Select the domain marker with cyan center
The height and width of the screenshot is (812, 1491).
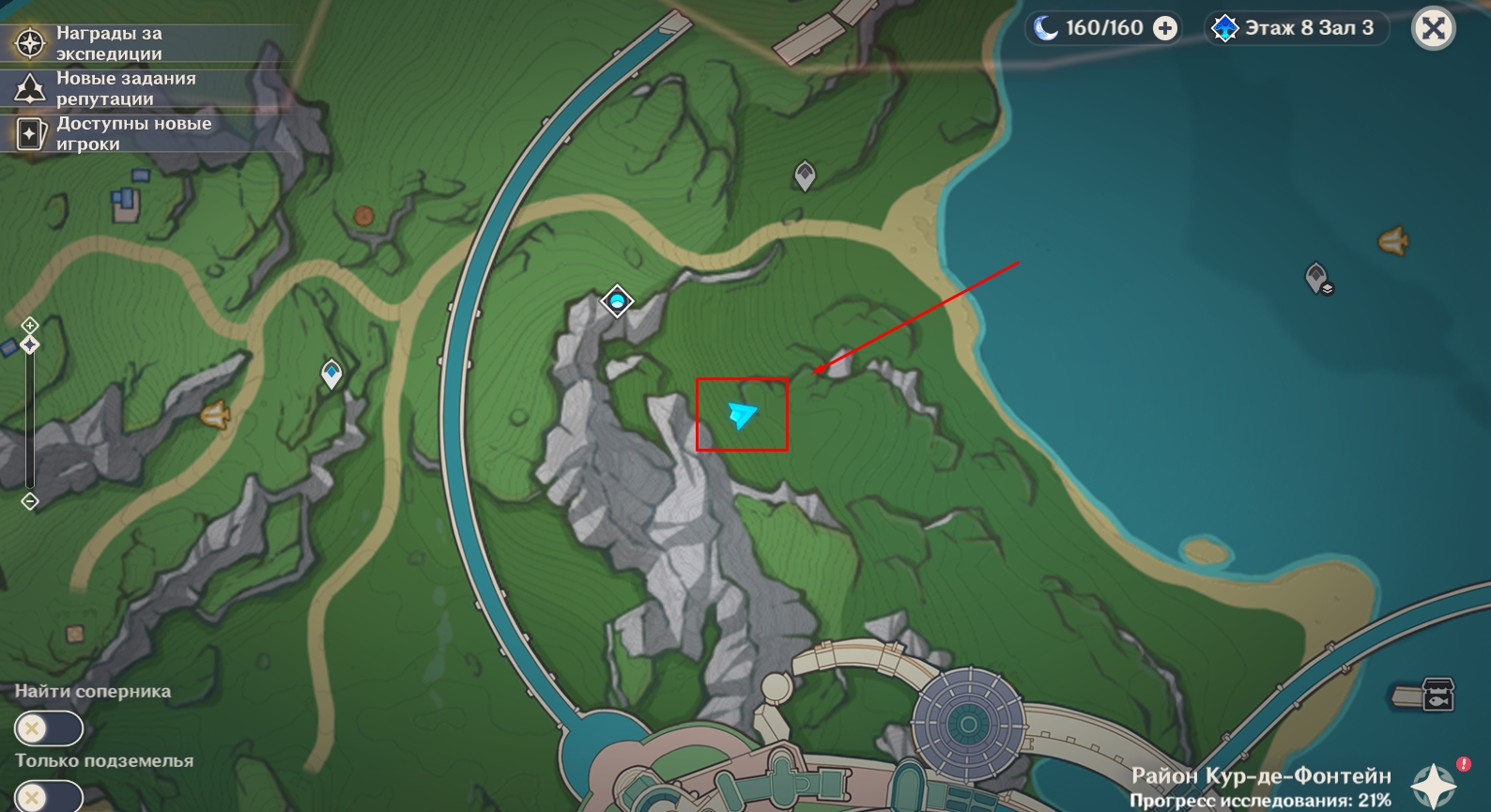click(x=617, y=301)
